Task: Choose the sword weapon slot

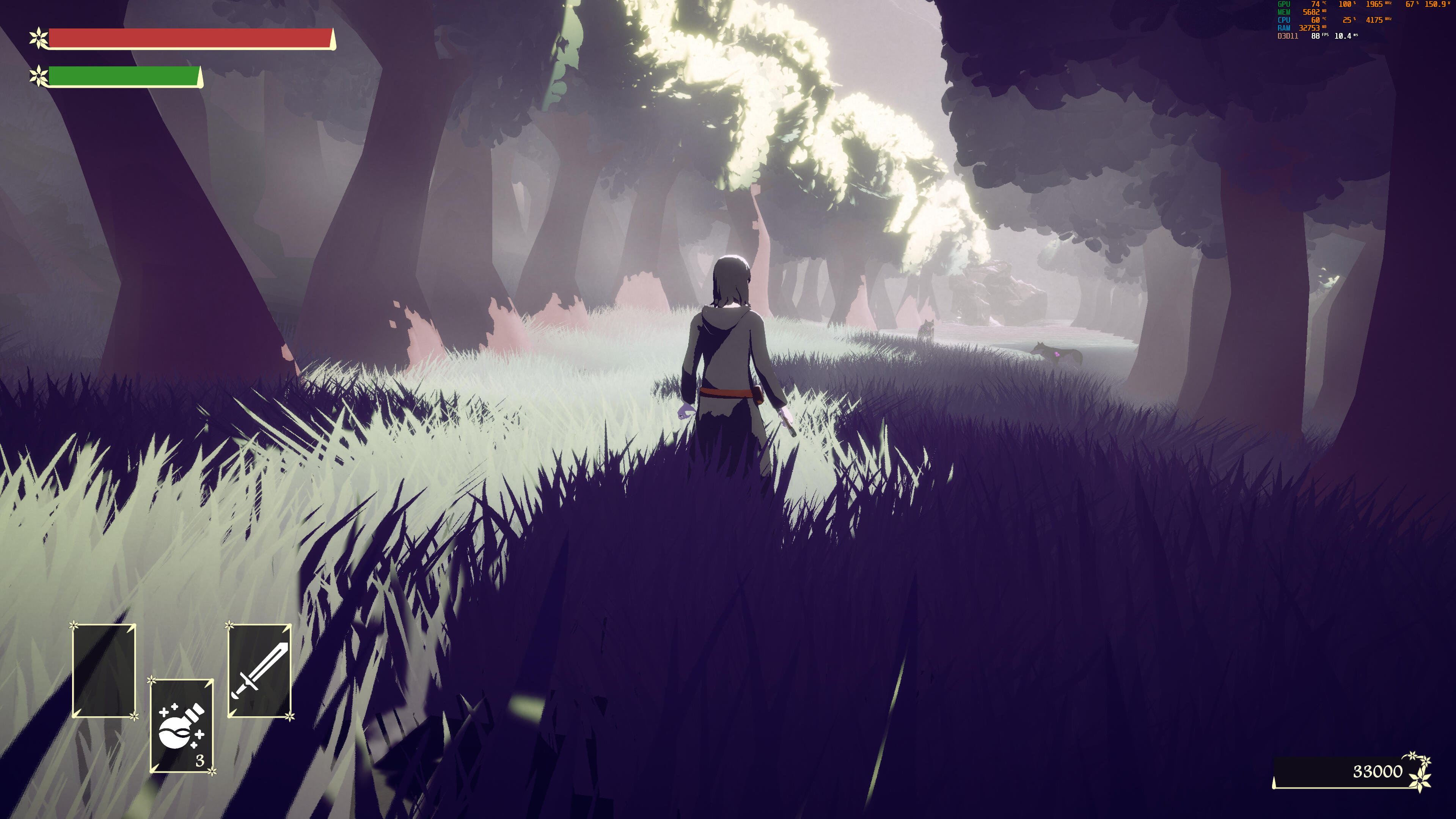Action: pos(259,671)
